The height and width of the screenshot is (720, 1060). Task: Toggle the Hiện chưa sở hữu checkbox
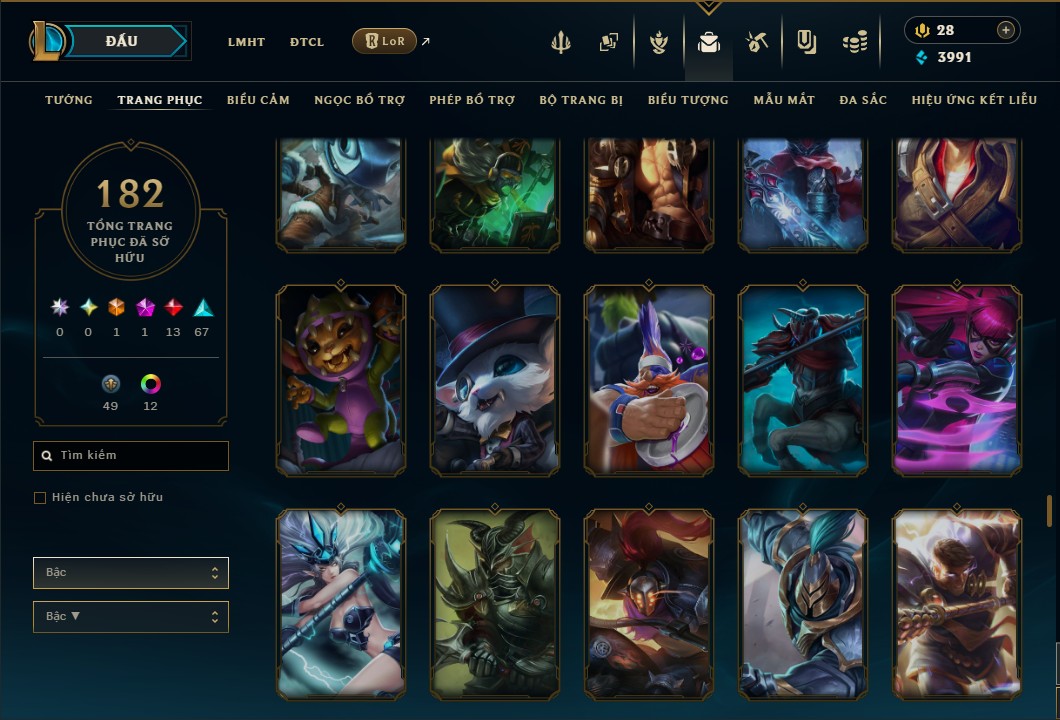tap(40, 498)
